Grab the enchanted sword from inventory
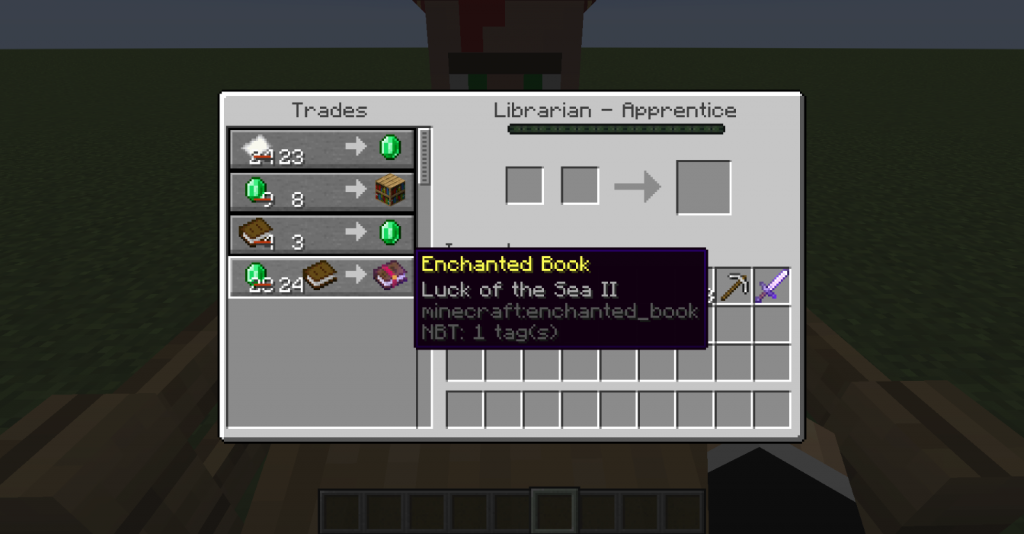This screenshot has width=1024, height=534. tap(772, 286)
